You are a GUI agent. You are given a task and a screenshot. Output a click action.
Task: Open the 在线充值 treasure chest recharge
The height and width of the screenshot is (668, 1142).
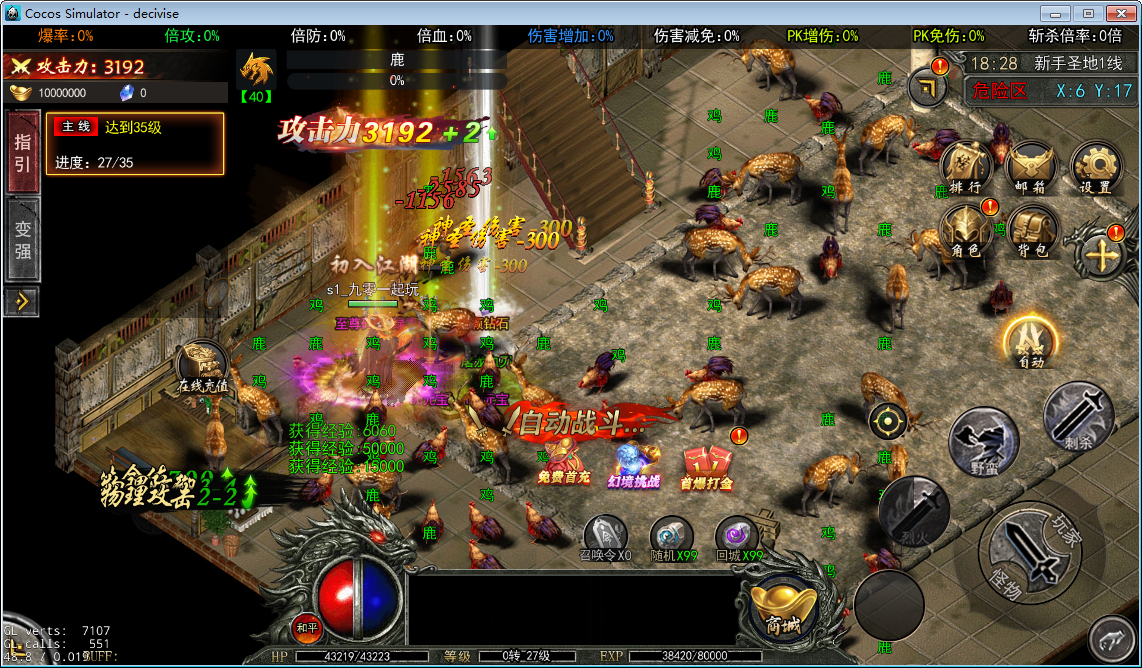[x=203, y=366]
